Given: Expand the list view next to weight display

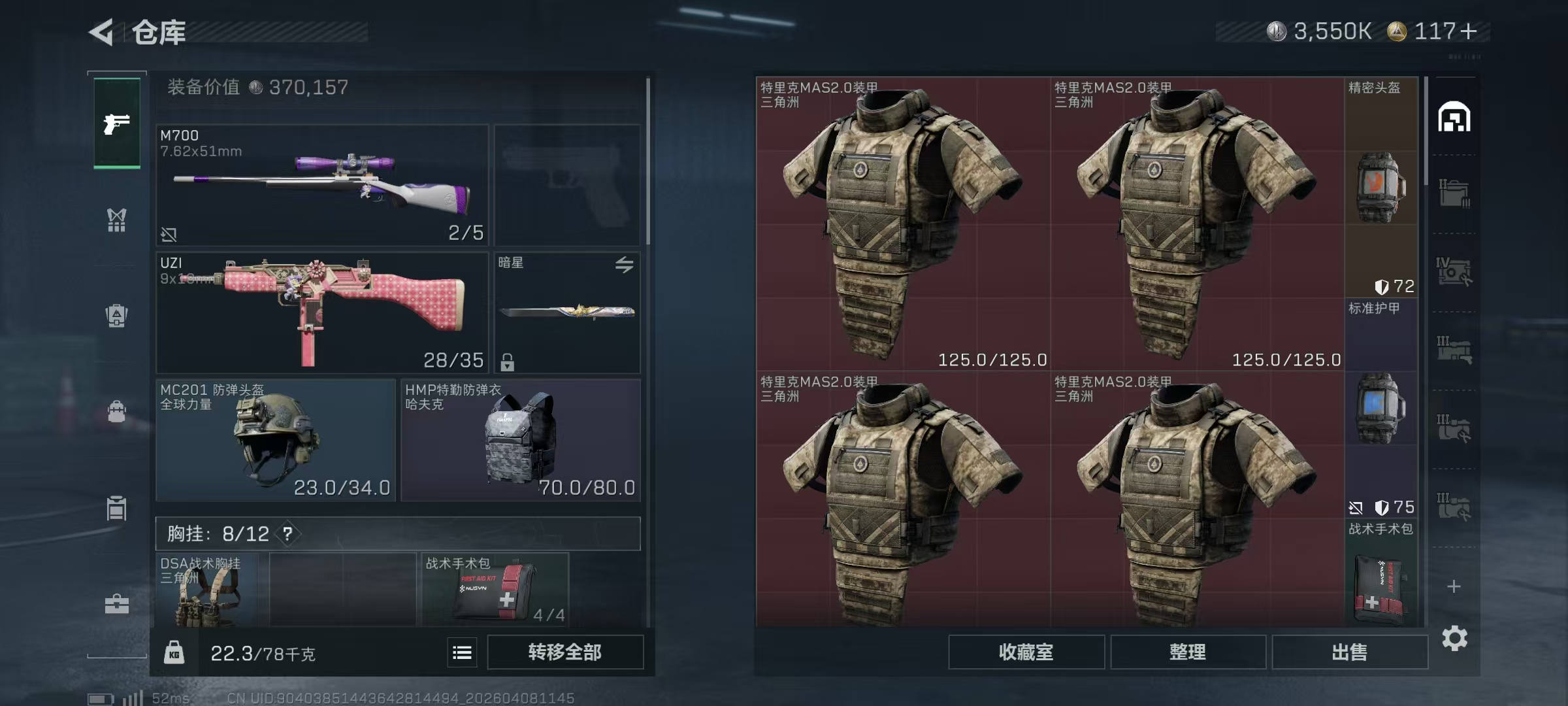Looking at the screenshot, I should point(462,652).
